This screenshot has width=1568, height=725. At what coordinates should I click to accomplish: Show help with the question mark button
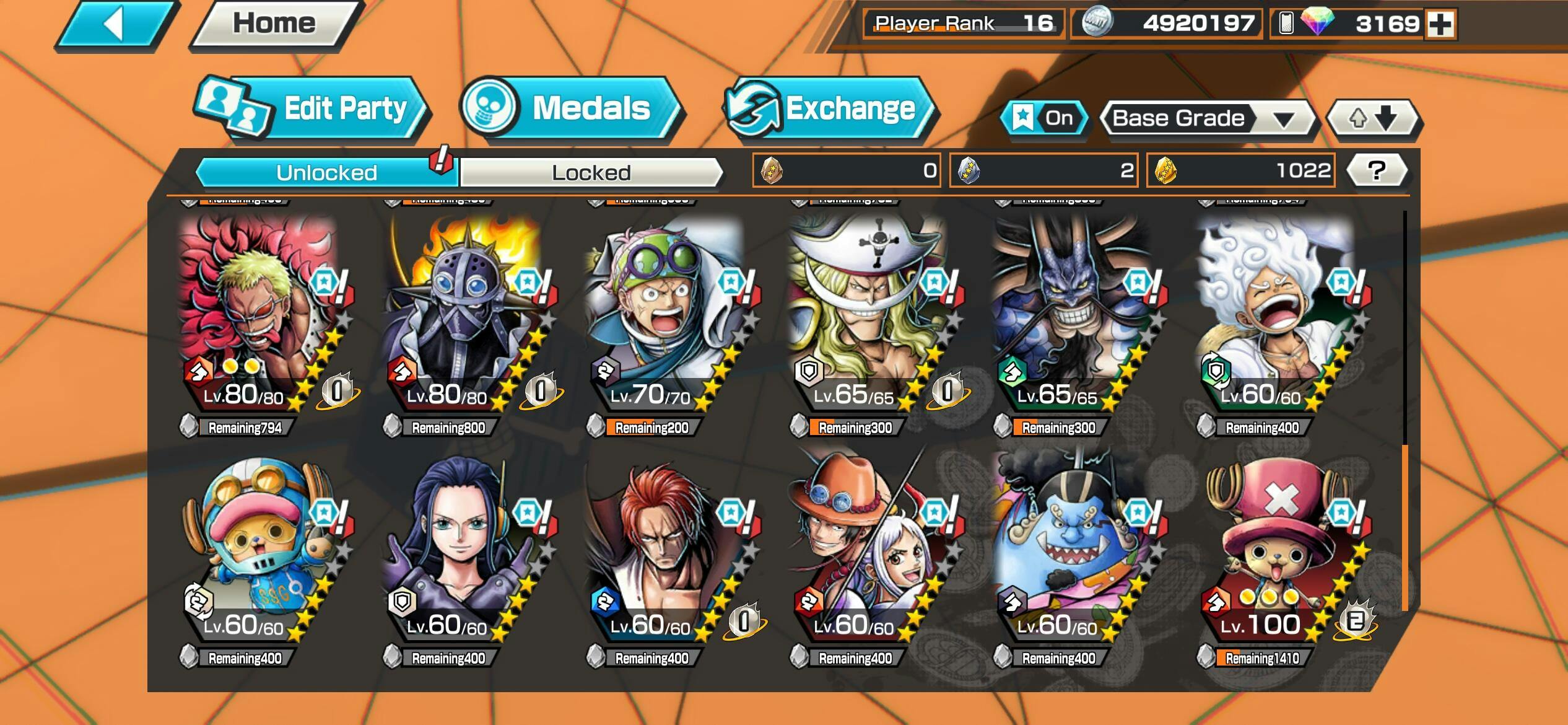pos(1377,170)
